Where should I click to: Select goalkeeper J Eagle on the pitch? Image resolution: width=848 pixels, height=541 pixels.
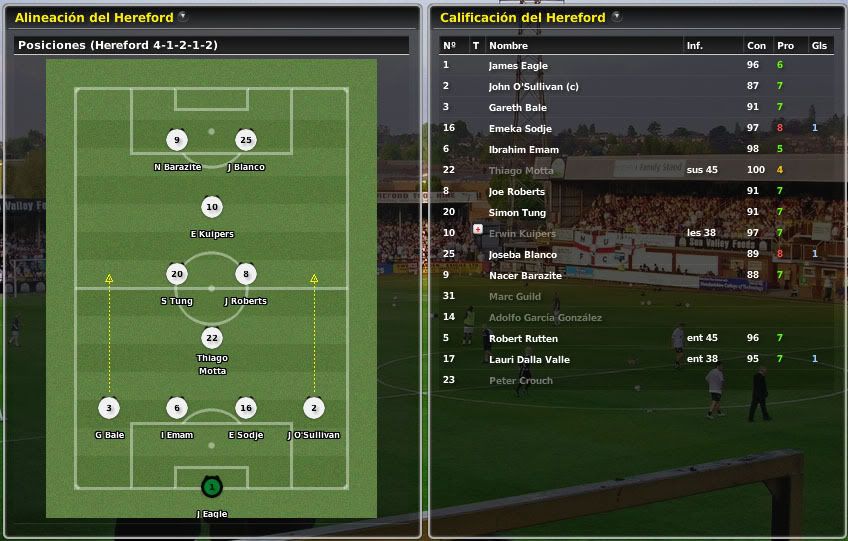211,488
